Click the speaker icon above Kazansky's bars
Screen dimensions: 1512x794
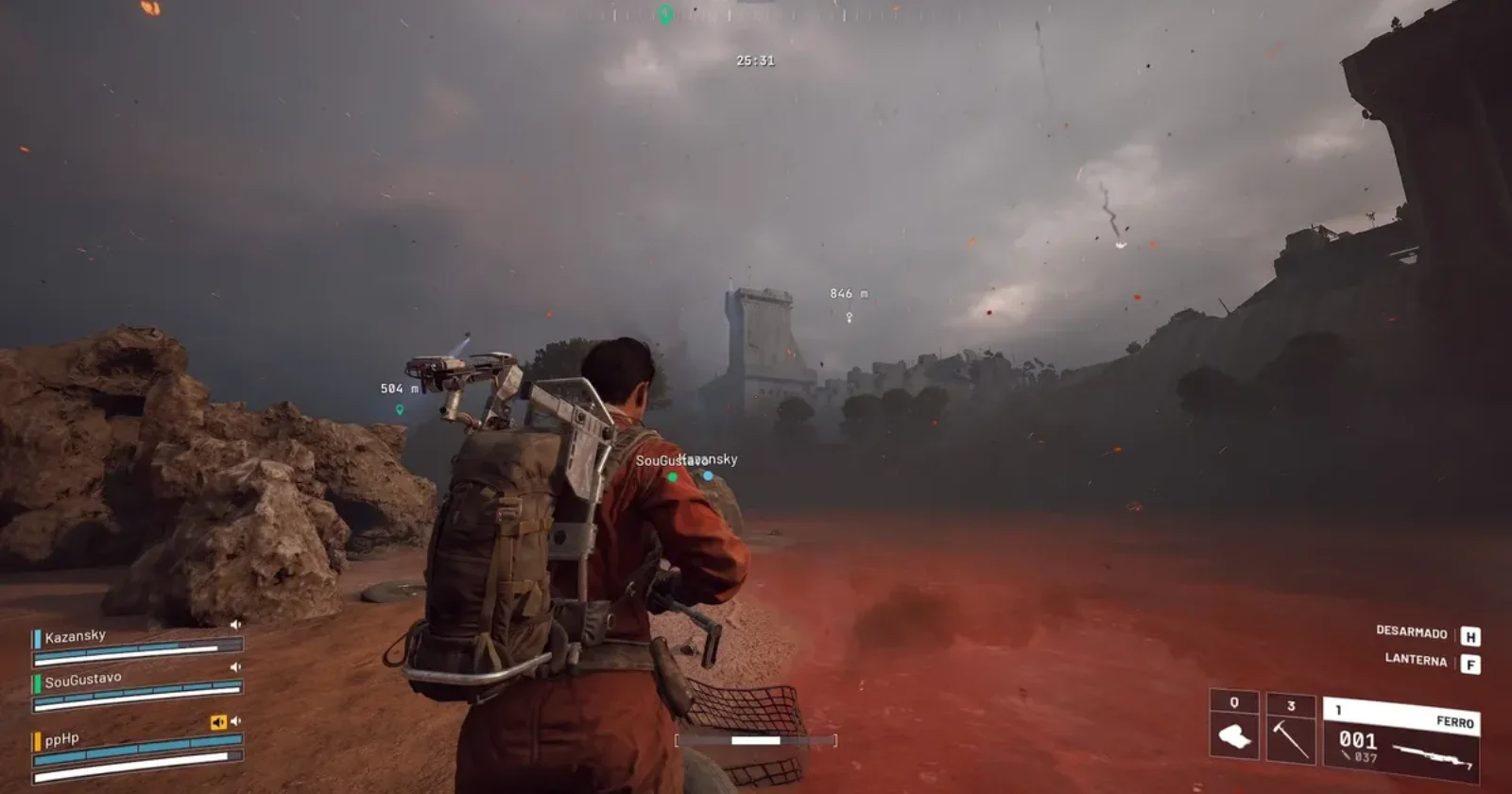pos(235,624)
